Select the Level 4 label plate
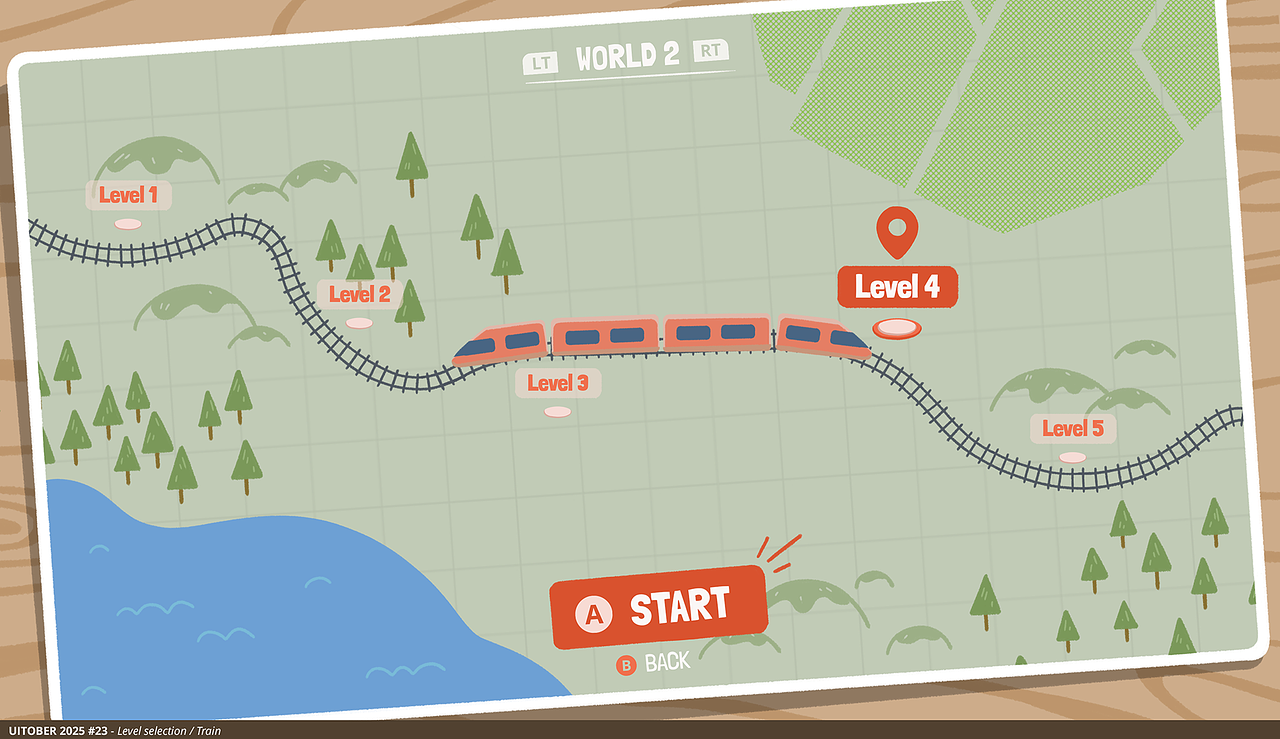 (897, 286)
